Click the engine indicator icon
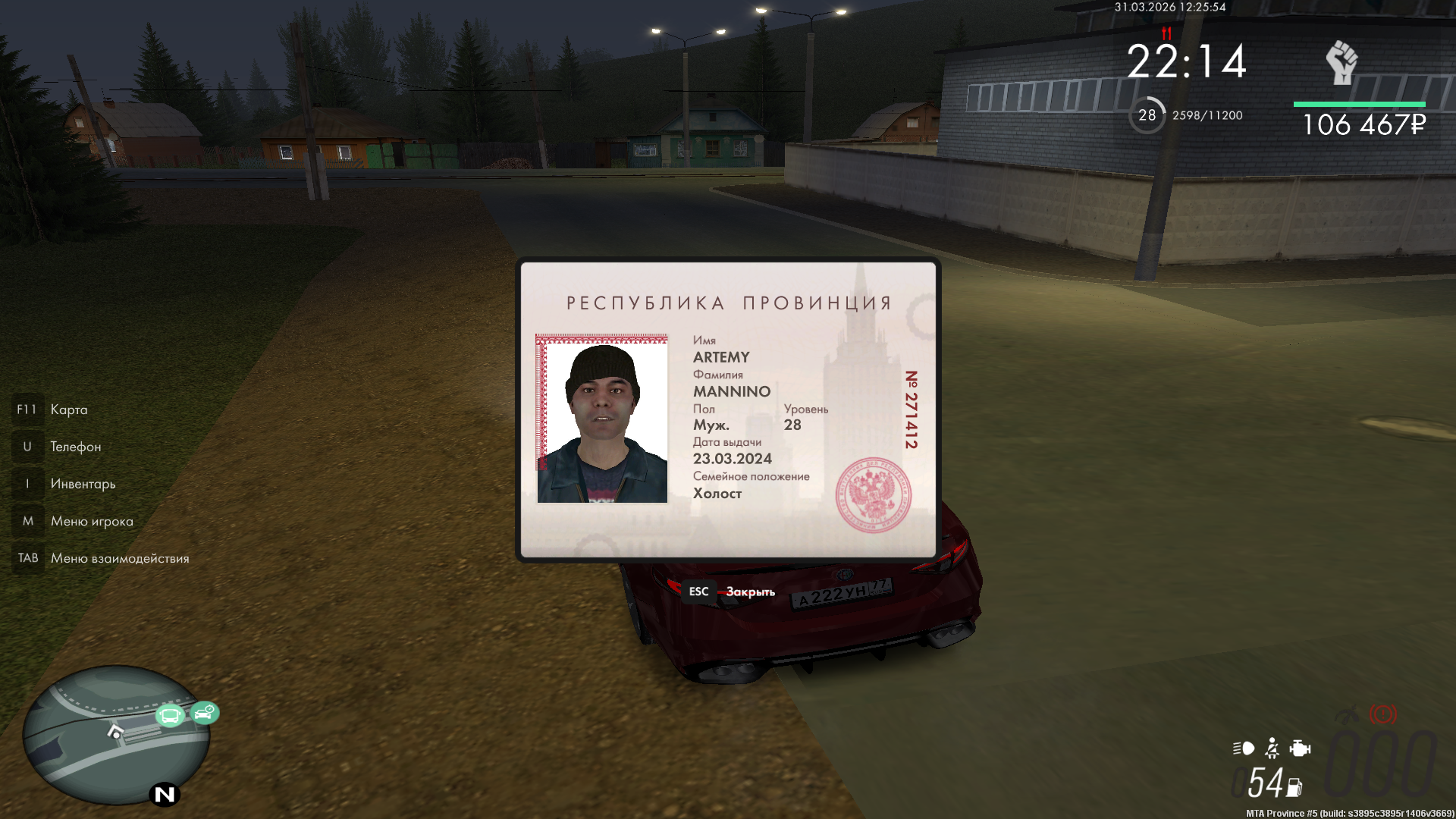The width and height of the screenshot is (1456, 819). pos(1300,748)
